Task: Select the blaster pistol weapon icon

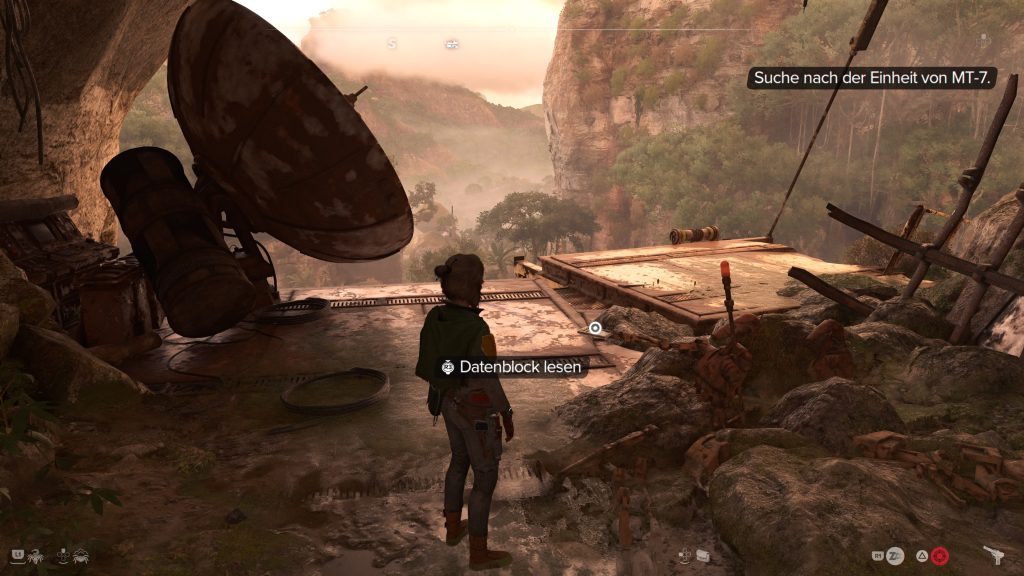Action: (994, 555)
